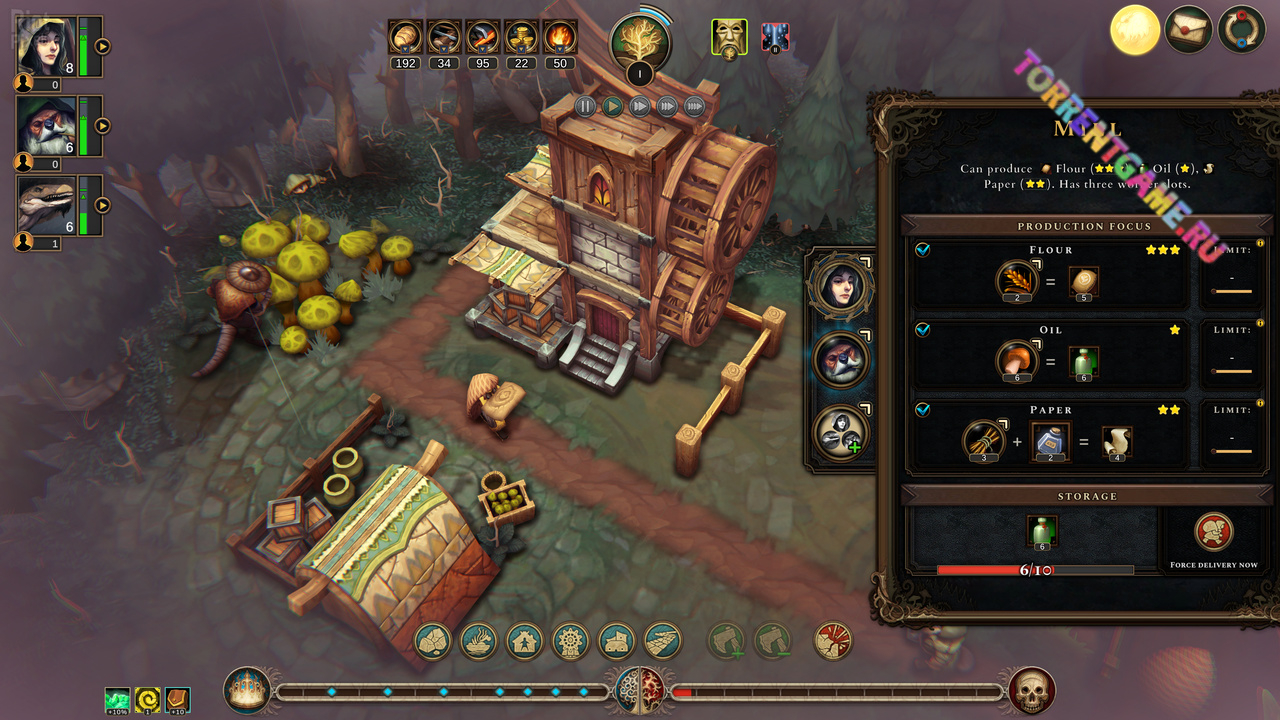Choose the mushroom ingredient for Oil

(x=1016, y=361)
